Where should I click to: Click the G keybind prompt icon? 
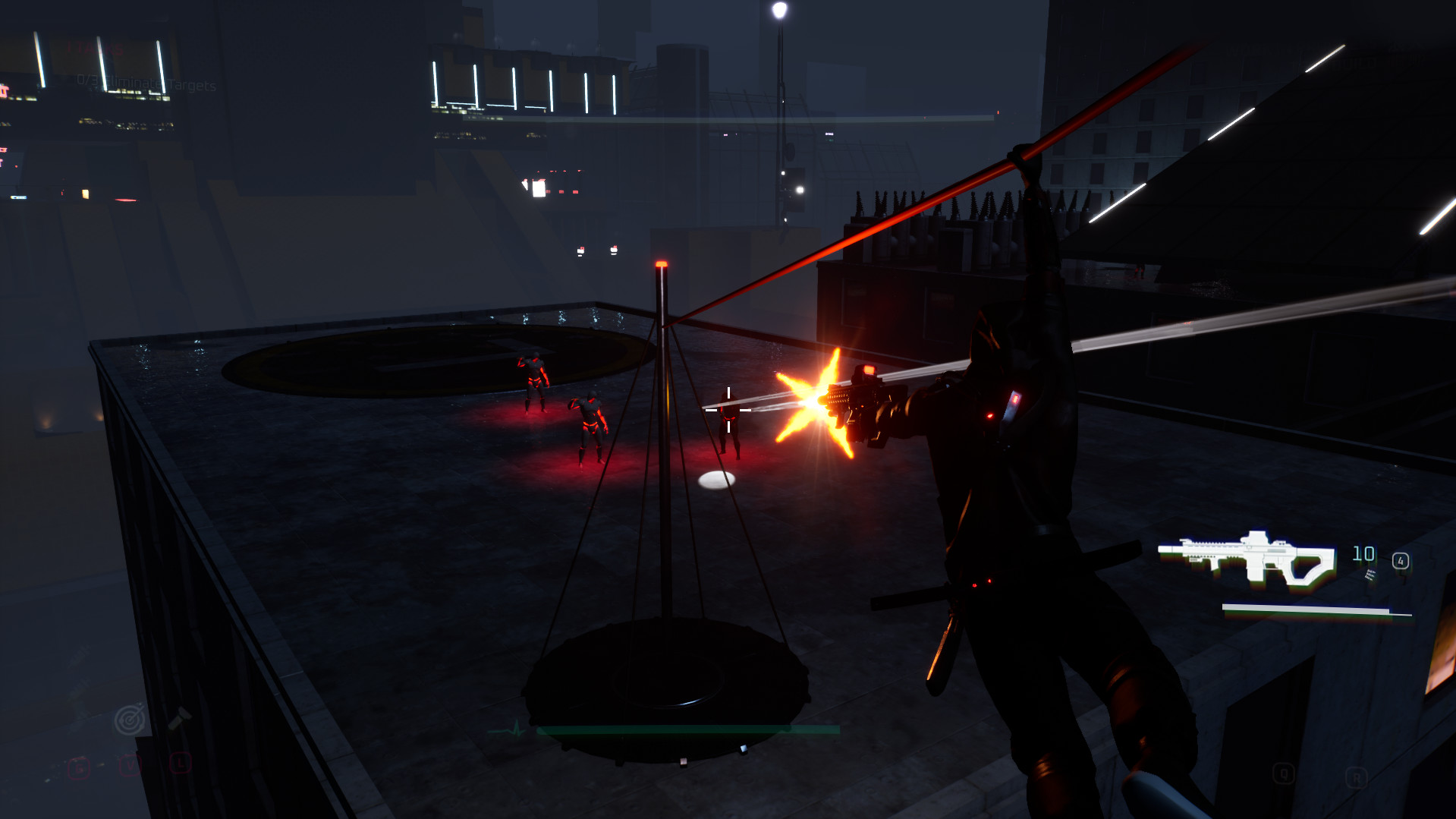[x=79, y=767]
